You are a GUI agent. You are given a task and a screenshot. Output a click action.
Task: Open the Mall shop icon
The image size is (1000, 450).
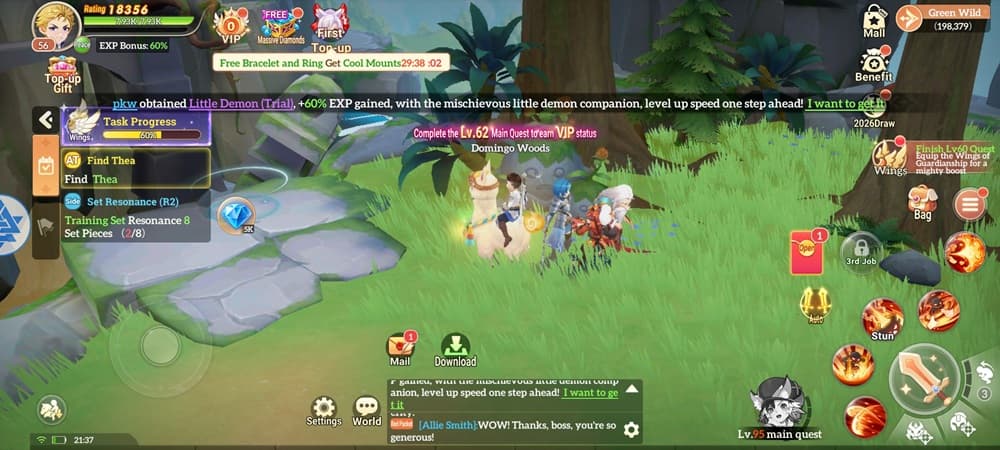875,20
